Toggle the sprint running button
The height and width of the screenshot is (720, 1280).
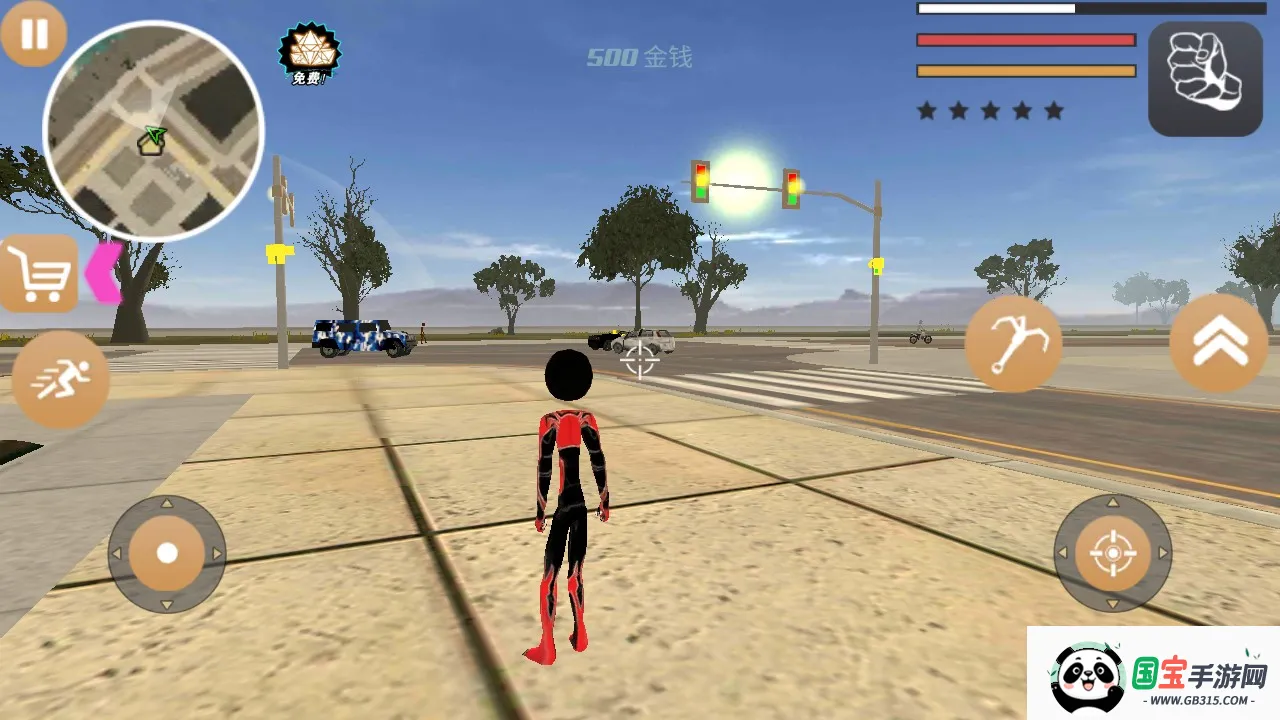click(61, 380)
